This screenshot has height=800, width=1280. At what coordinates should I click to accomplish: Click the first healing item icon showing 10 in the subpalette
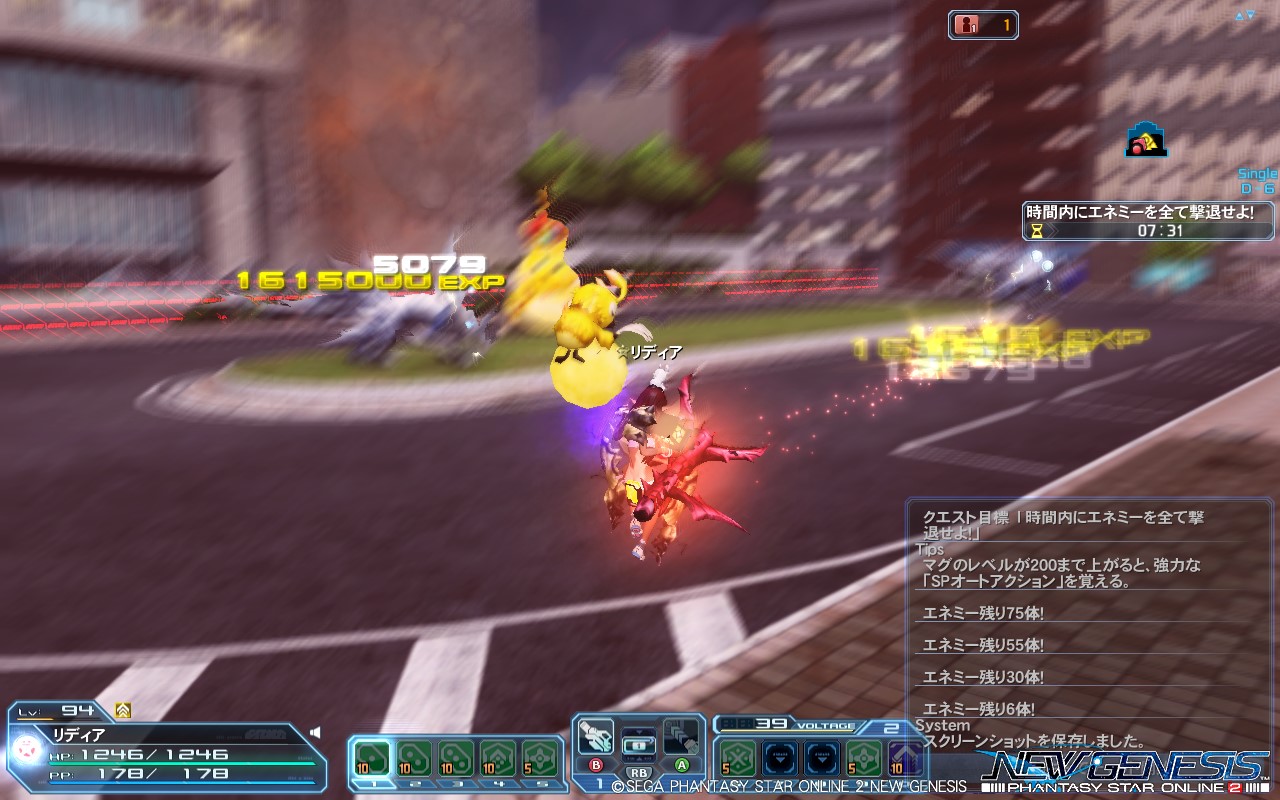(x=373, y=757)
